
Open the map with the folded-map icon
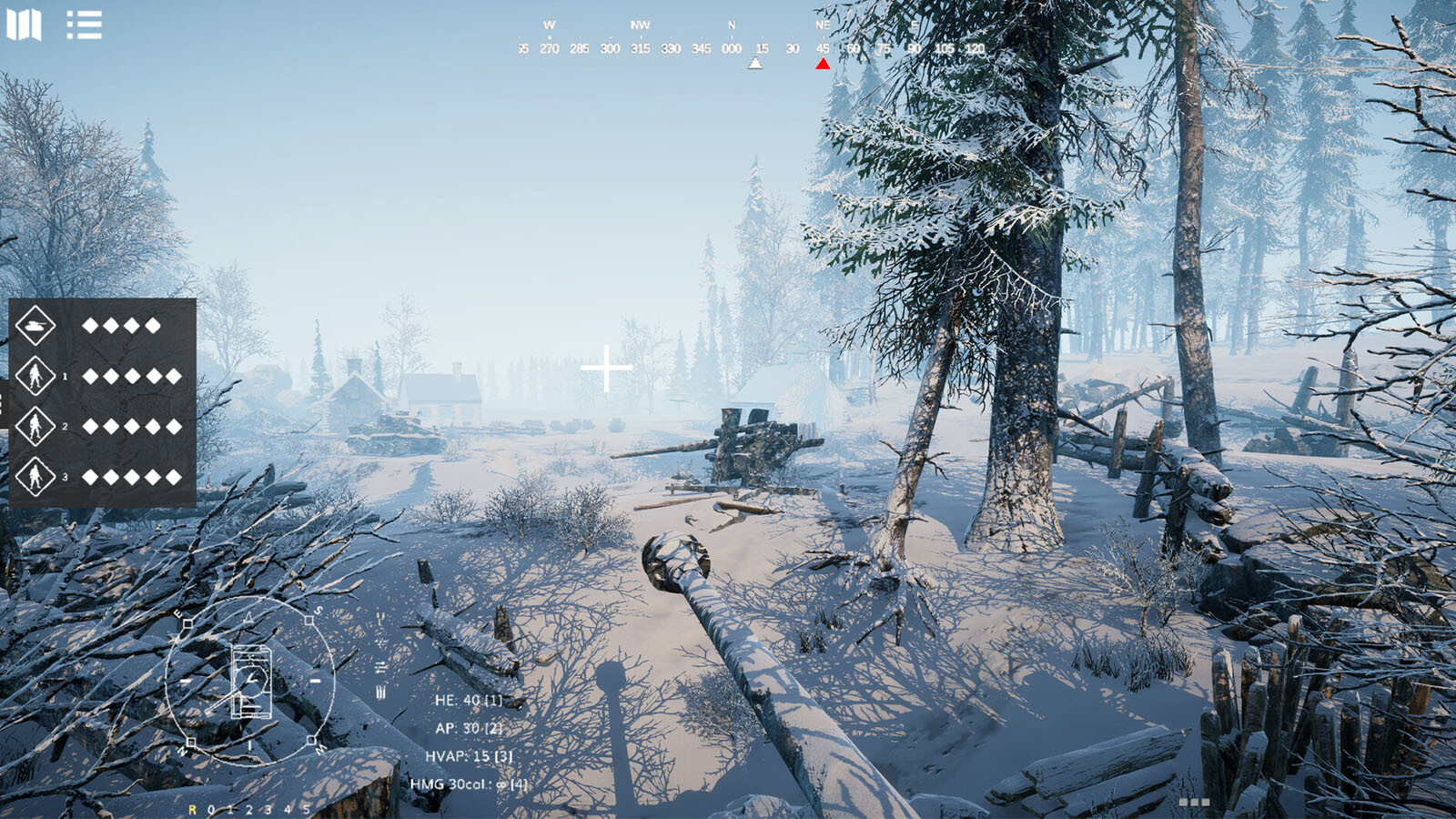pyautogui.click(x=24, y=25)
